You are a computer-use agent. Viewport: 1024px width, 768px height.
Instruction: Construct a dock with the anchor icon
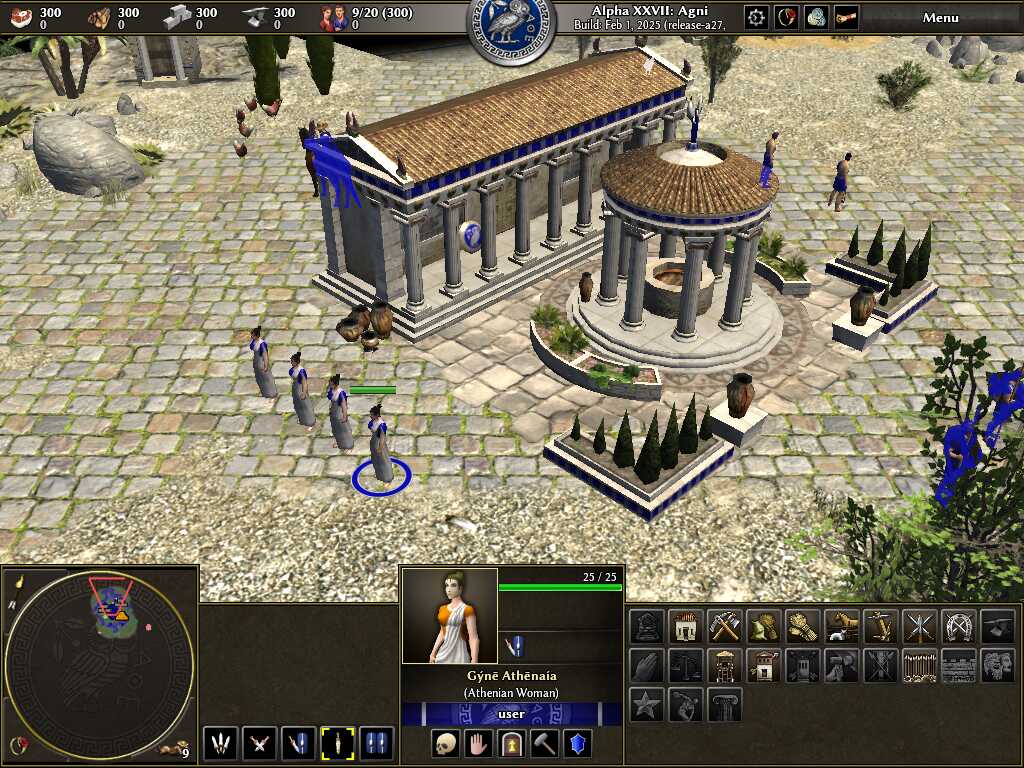tap(879, 627)
